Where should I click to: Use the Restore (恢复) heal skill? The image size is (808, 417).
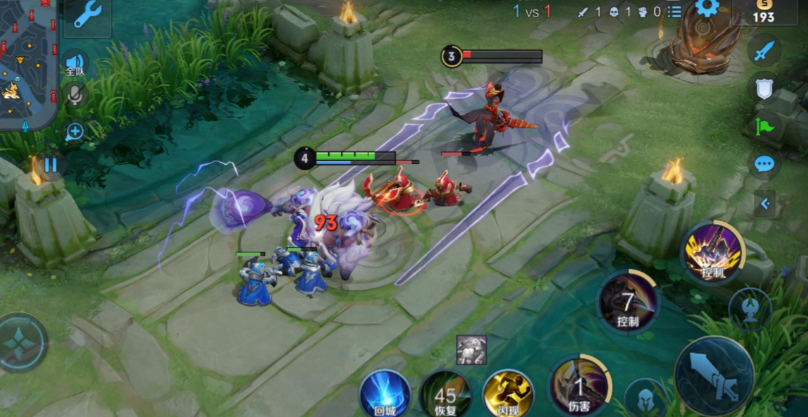pyautogui.click(x=445, y=393)
